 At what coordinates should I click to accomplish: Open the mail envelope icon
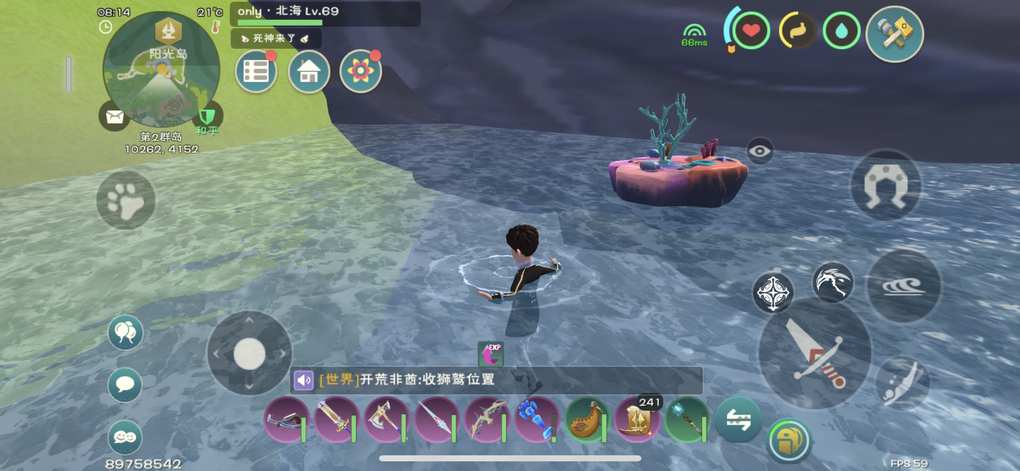pos(114,116)
